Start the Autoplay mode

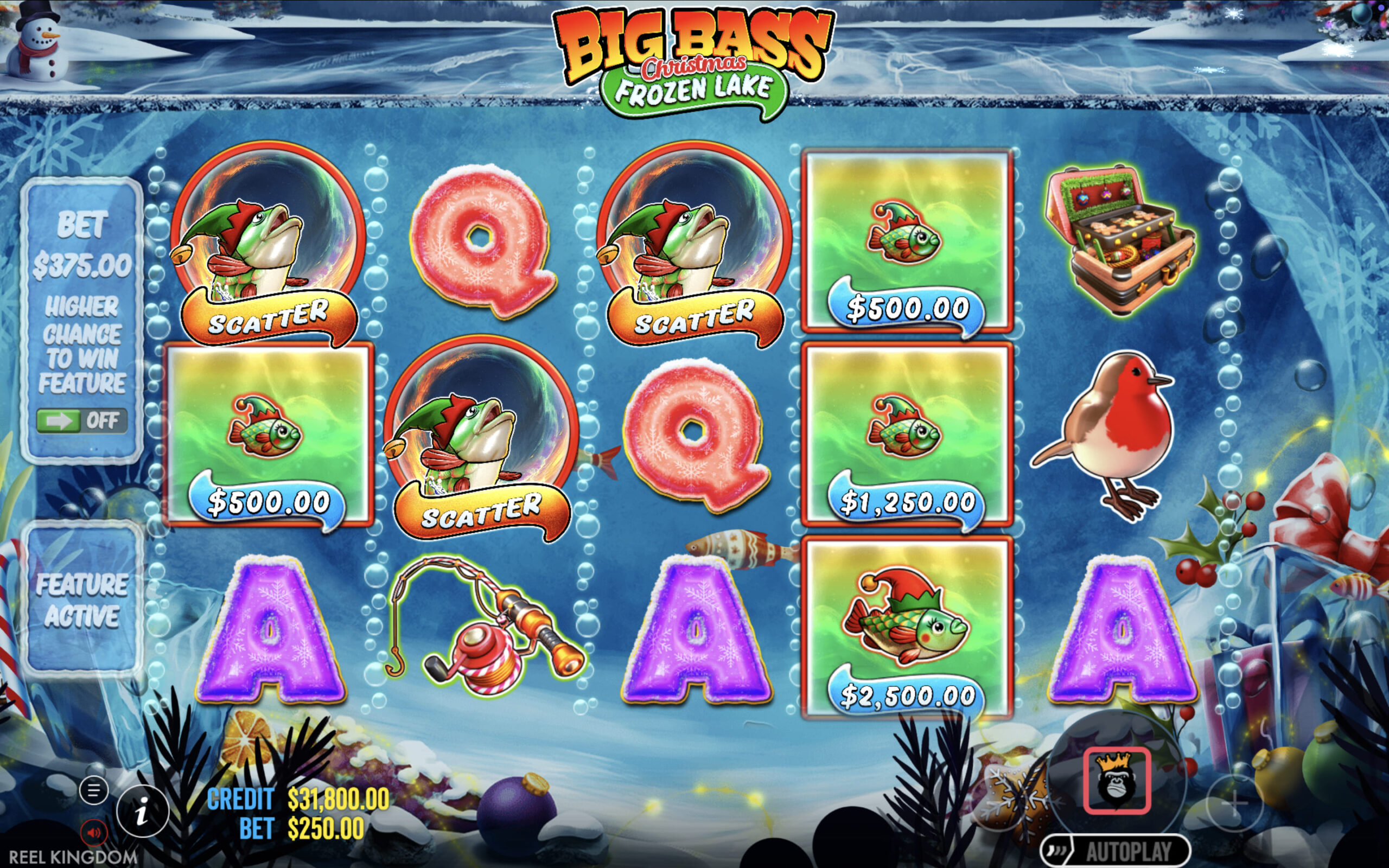pos(1114,851)
